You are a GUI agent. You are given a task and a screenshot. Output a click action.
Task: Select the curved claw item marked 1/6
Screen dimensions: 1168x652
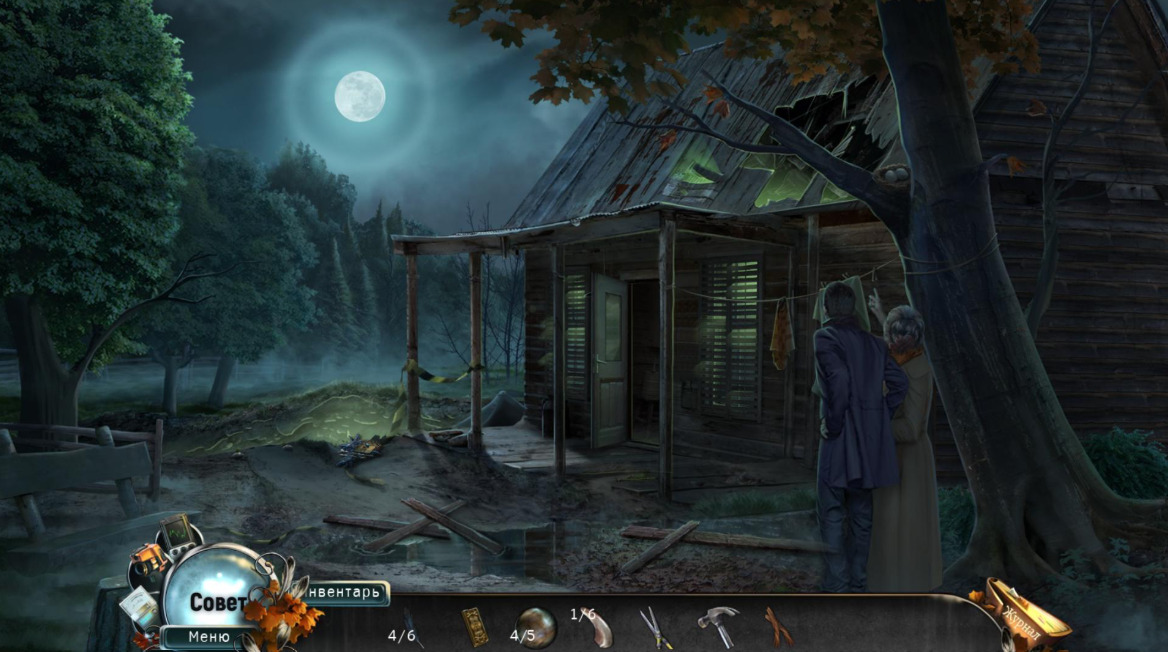click(x=598, y=628)
